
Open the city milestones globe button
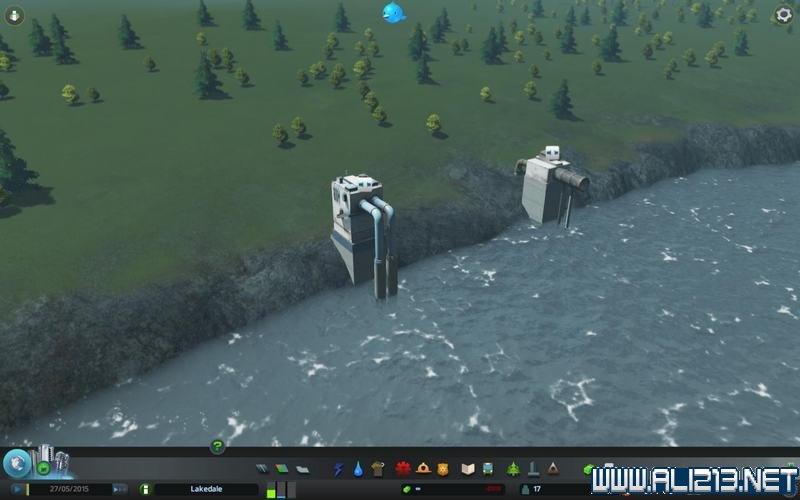[17, 463]
